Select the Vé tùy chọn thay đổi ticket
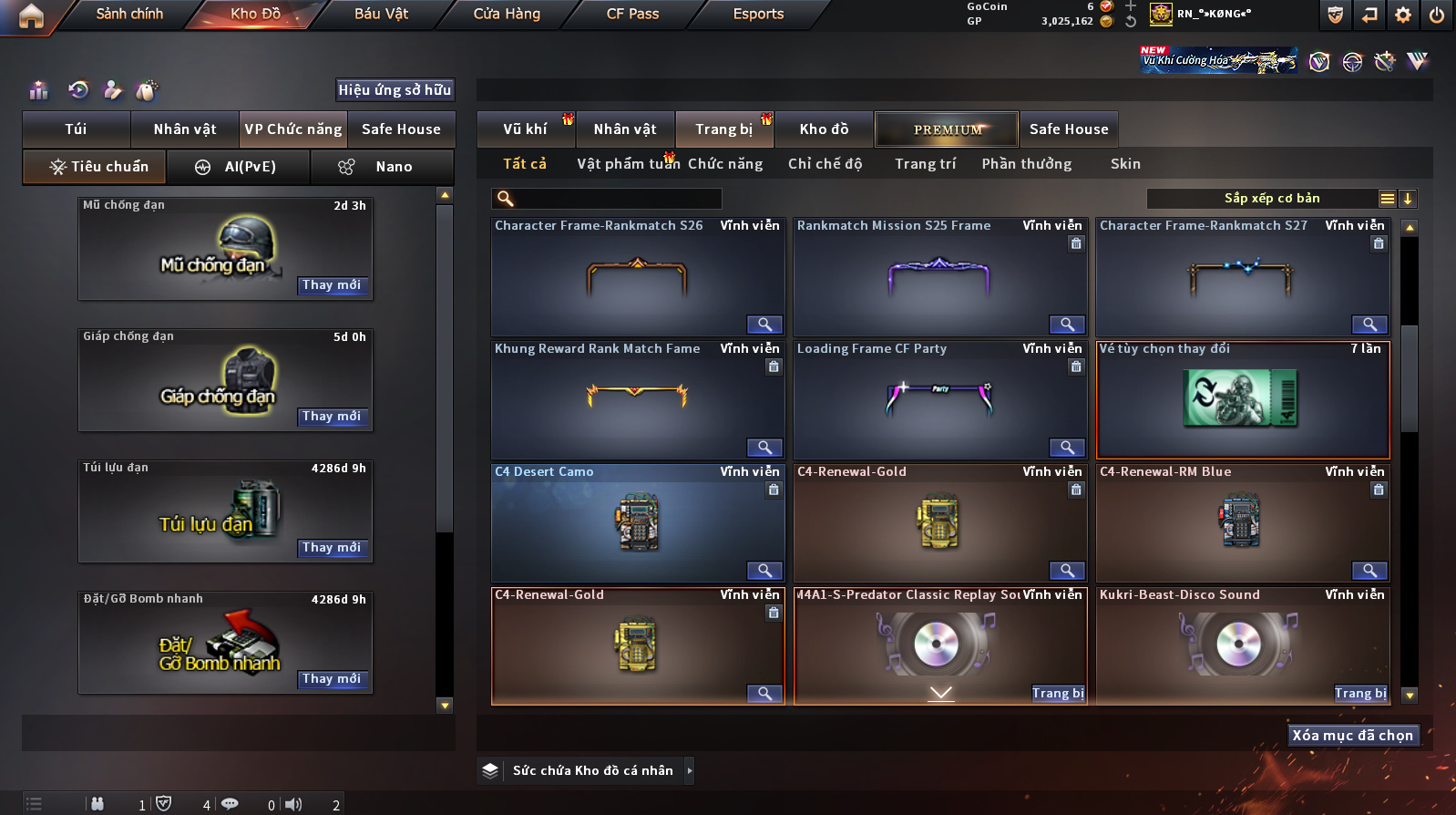 click(1243, 400)
